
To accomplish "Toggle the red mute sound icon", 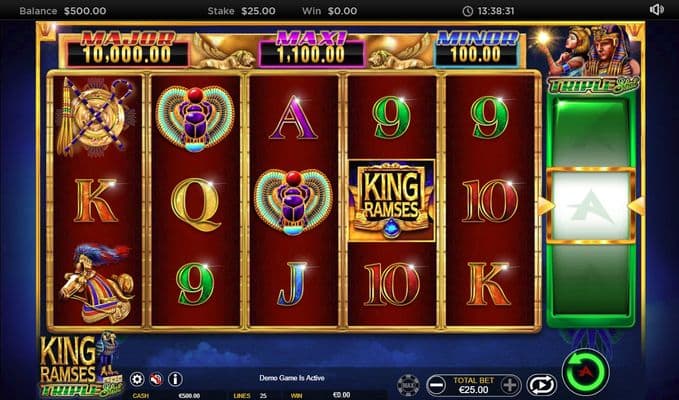I will [x=156, y=379].
